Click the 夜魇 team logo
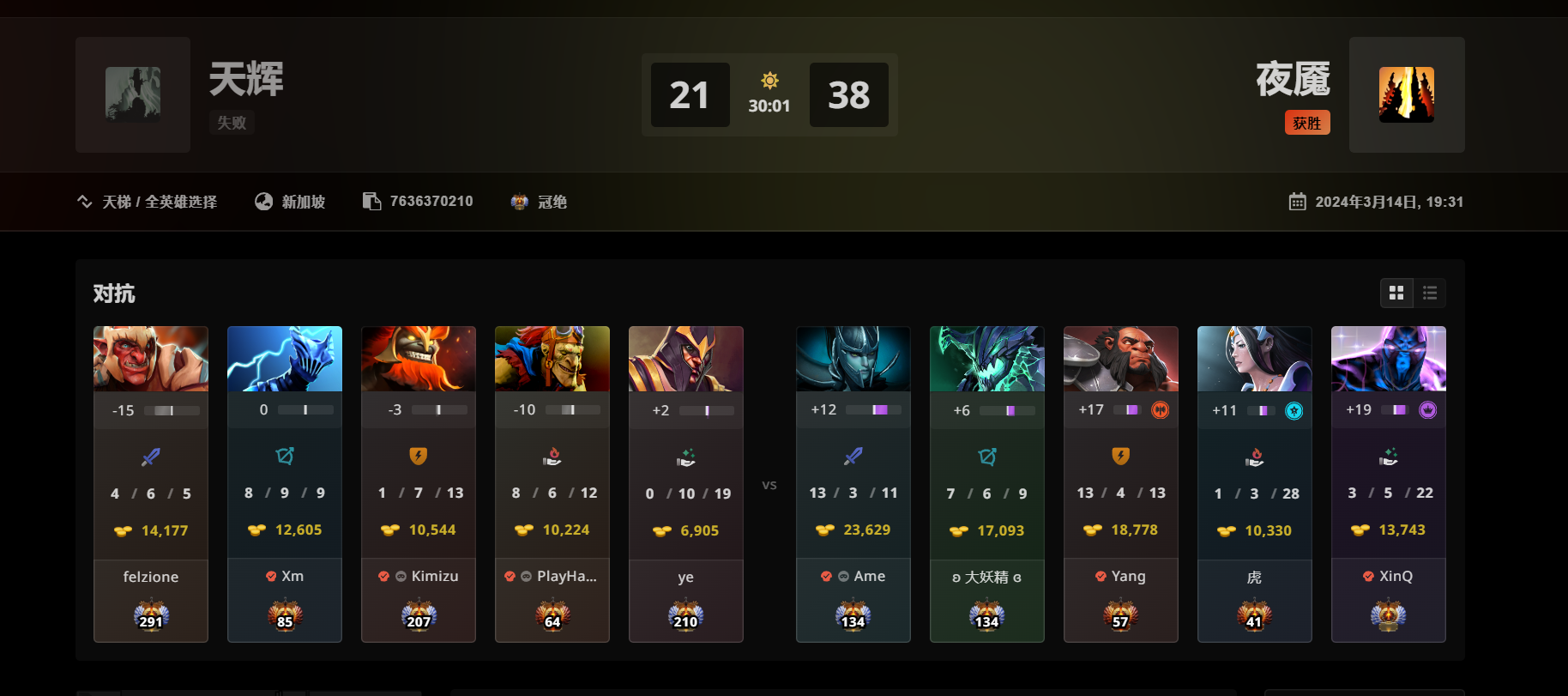The height and width of the screenshot is (696, 1568). coord(1407,94)
